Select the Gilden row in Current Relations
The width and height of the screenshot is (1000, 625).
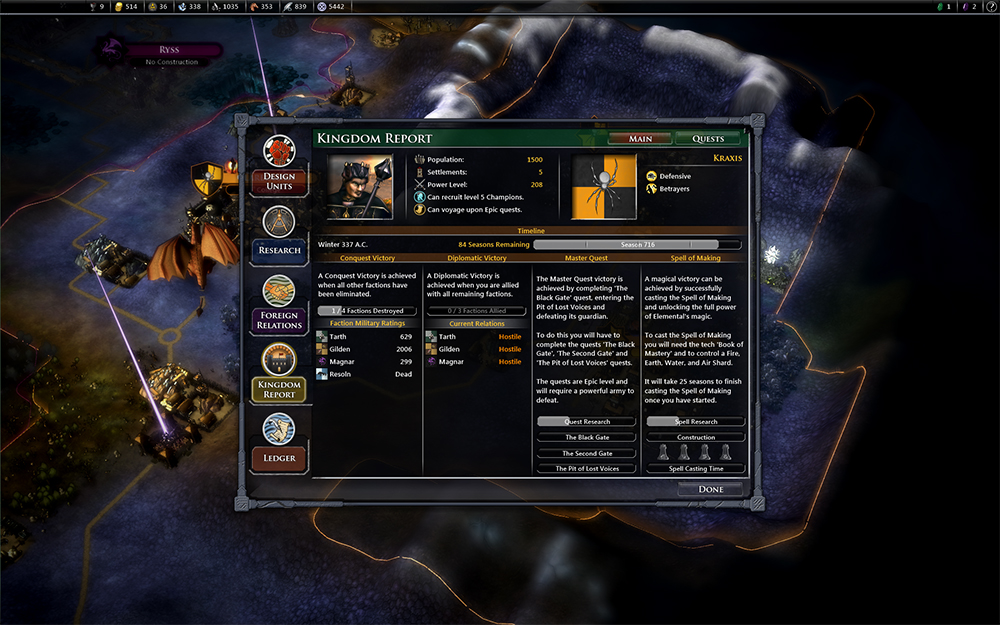(474, 349)
